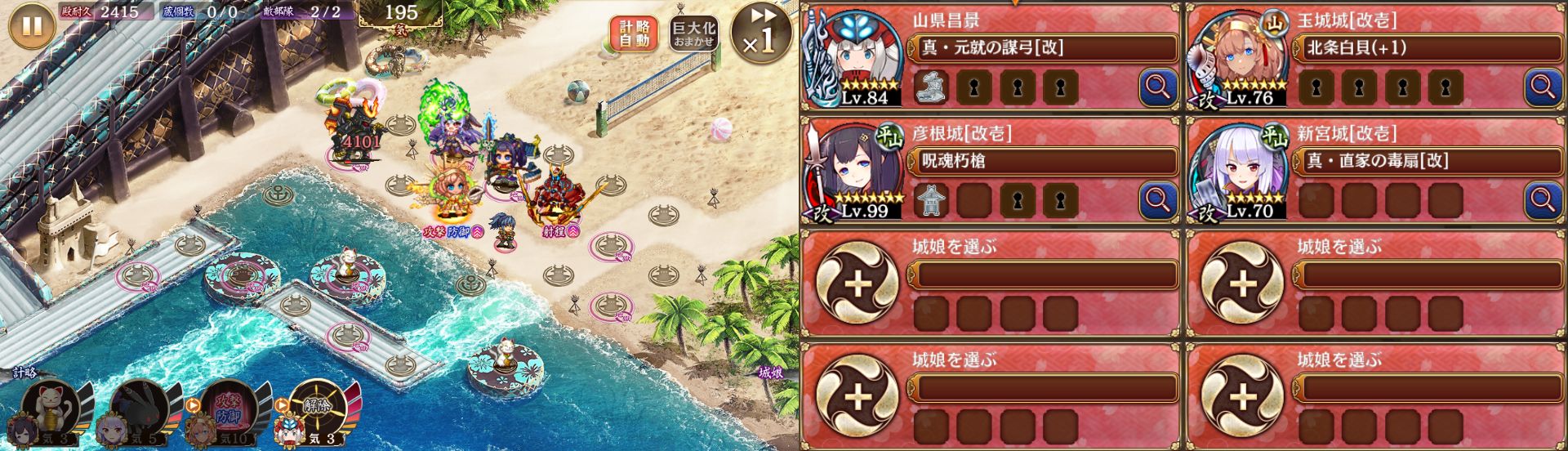Activate the 解除 release stratagem
Screen dimensions: 1568x451
tap(318, 406)
